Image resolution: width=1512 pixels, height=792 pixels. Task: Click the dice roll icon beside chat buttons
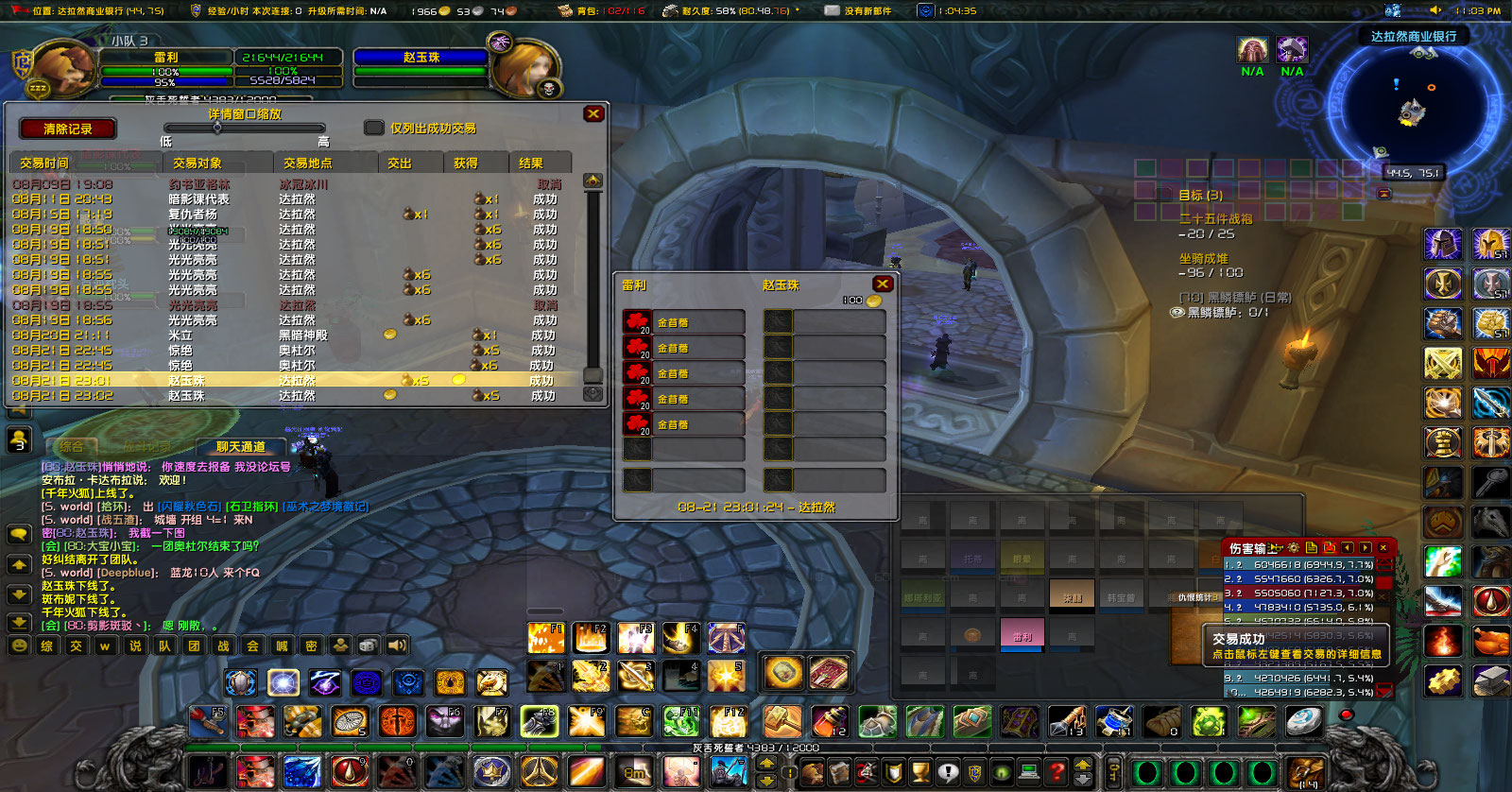pyautogui.click(x=368, y=644)
